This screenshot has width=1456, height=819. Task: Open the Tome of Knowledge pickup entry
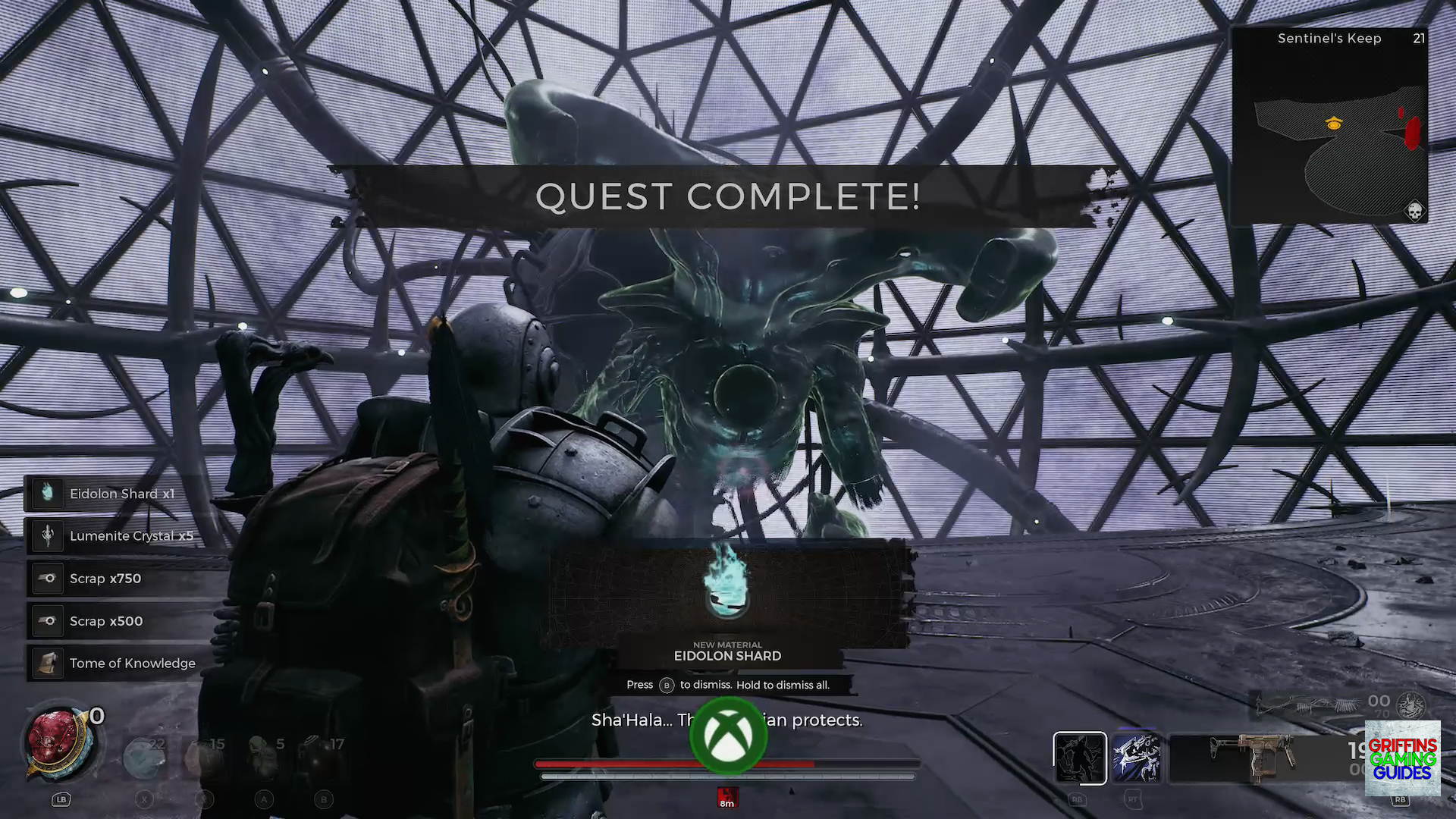[x=121, y=664]
